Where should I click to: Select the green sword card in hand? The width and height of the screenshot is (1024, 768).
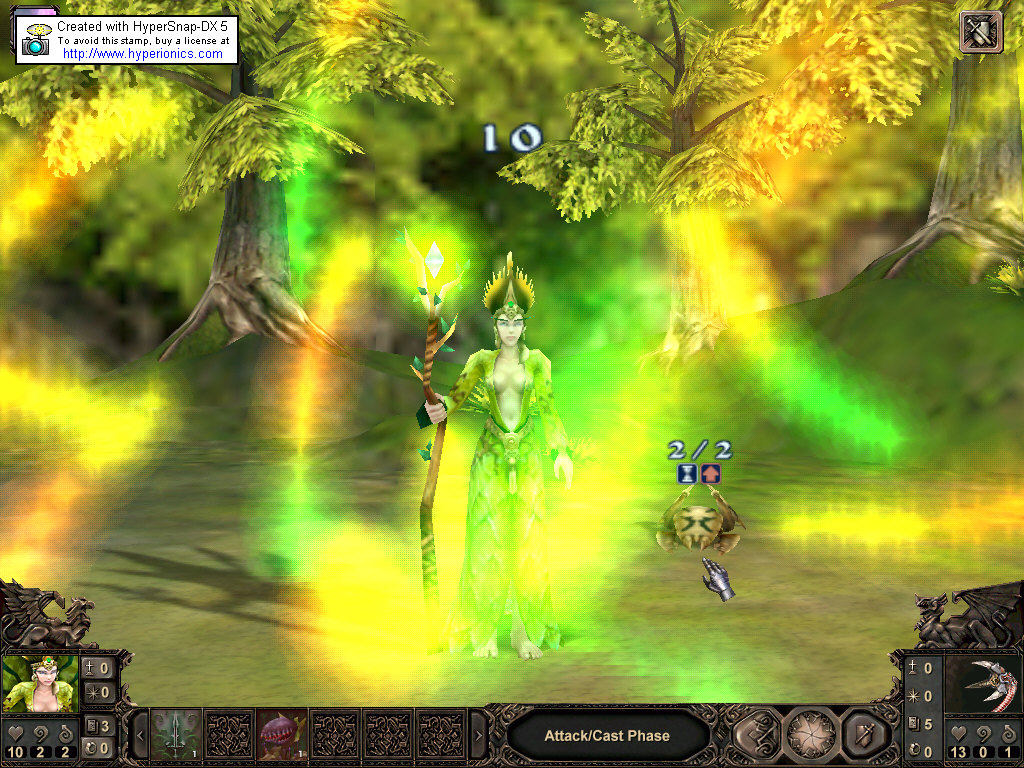pos(177,735)
